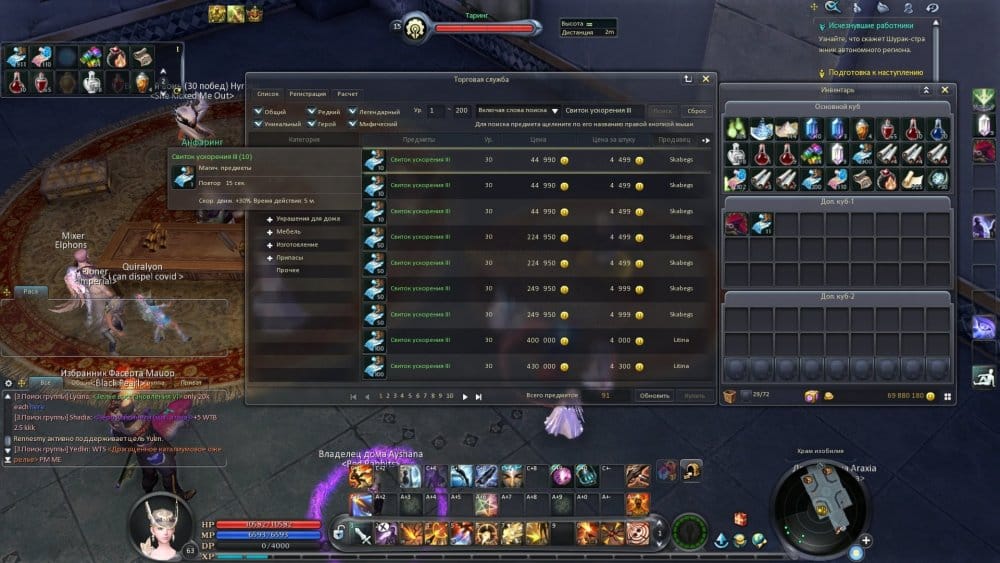The image size is (1000, 563).
Task: Uncheck the Редкий rarity checkbox
Action: [312, 111]
